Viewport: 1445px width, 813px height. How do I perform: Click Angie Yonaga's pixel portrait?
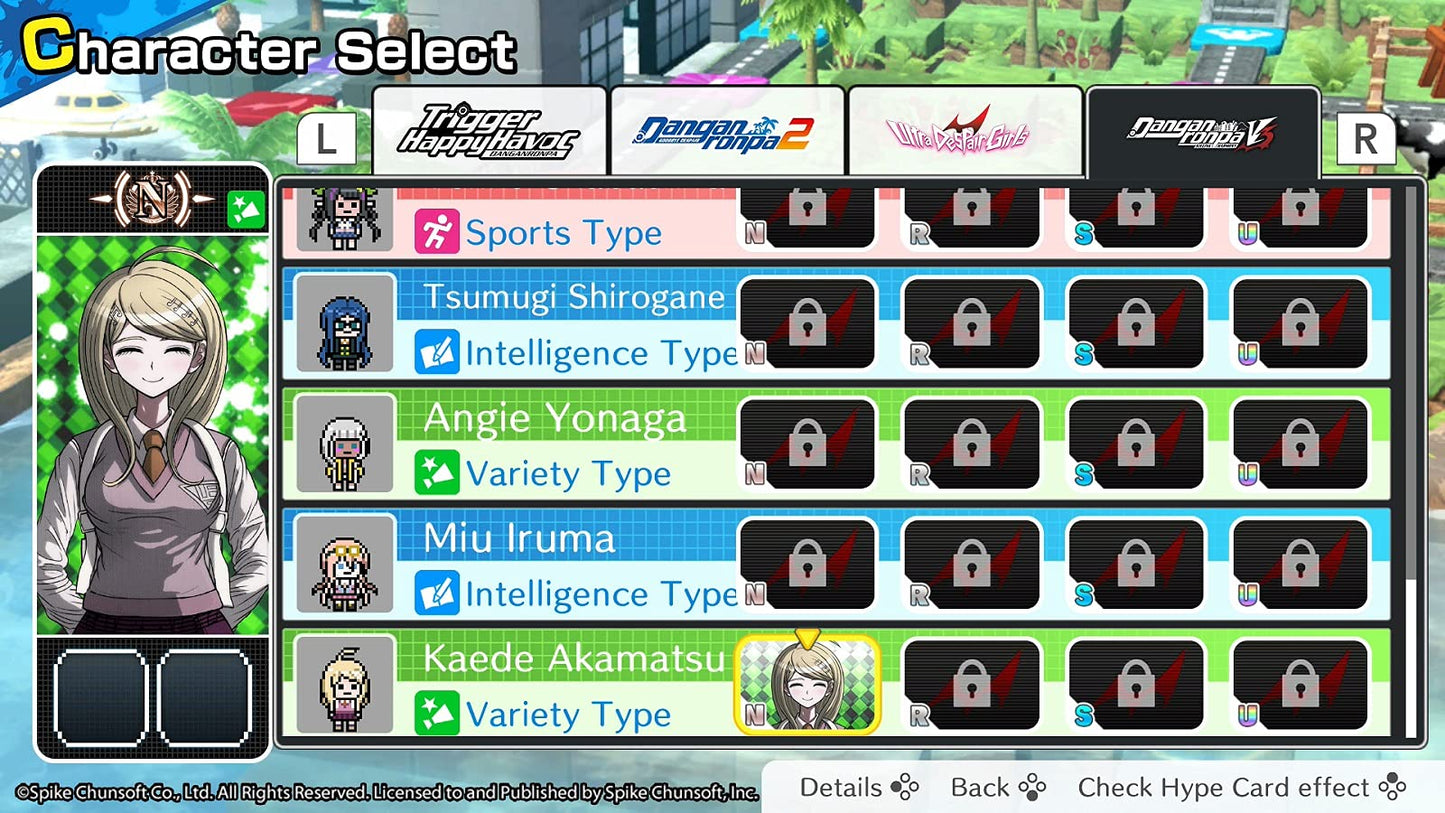pos(346,443)
